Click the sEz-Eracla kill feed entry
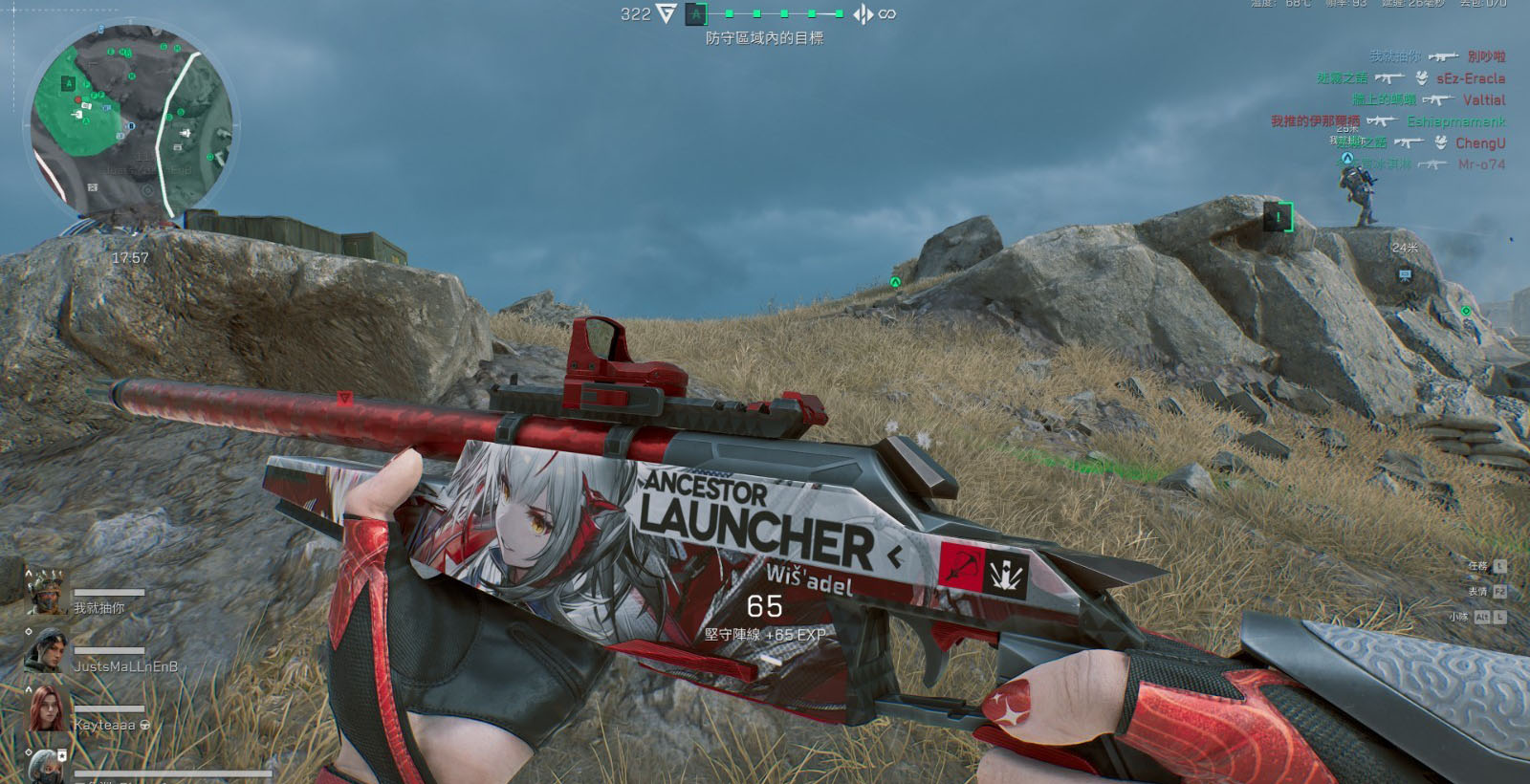Viewport: 1530px width, 784px height. pyautogui.click(x=1470, y=78)
